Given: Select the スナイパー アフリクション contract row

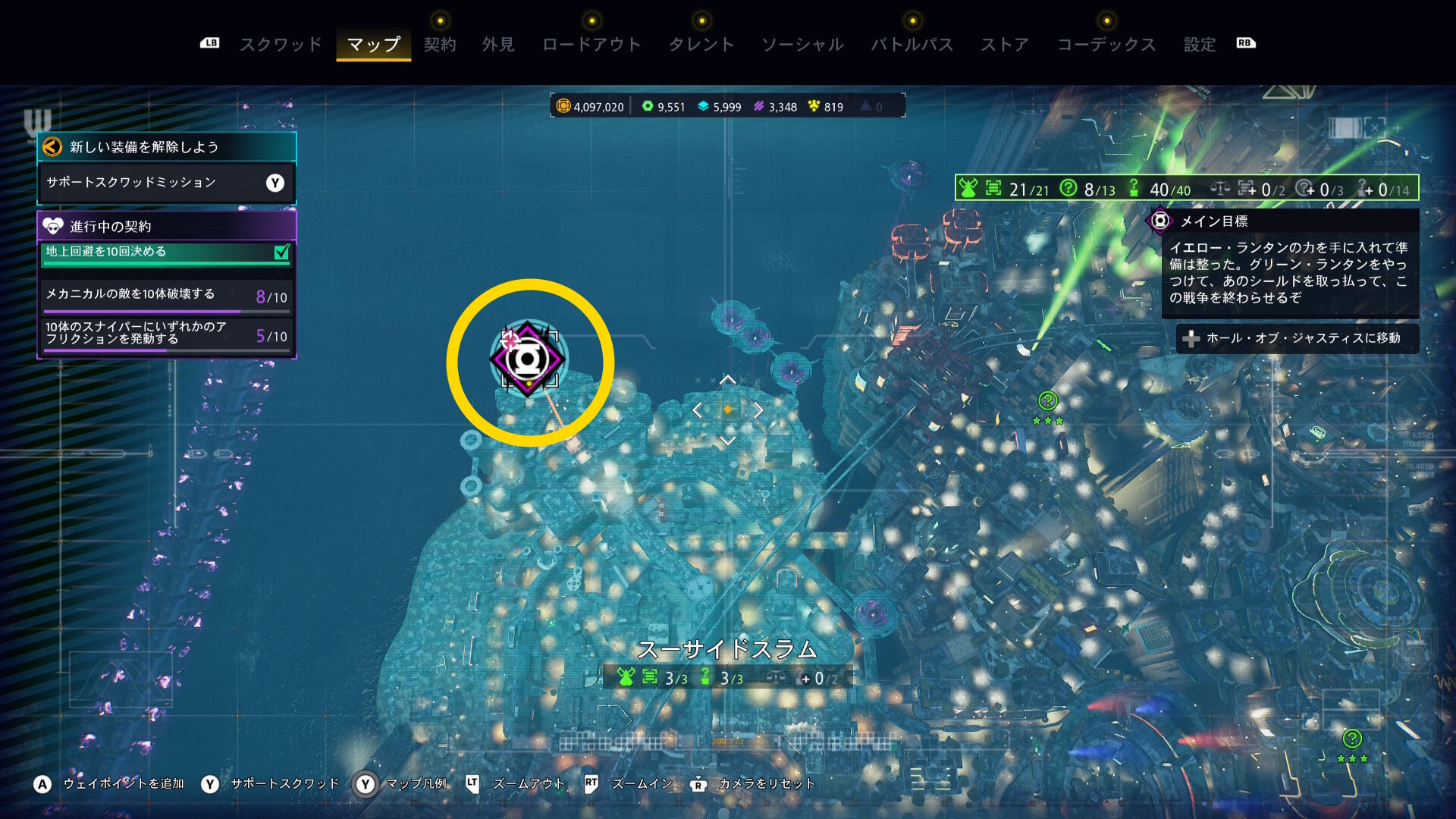Looking at the screenshot, I should coord(166,334).
